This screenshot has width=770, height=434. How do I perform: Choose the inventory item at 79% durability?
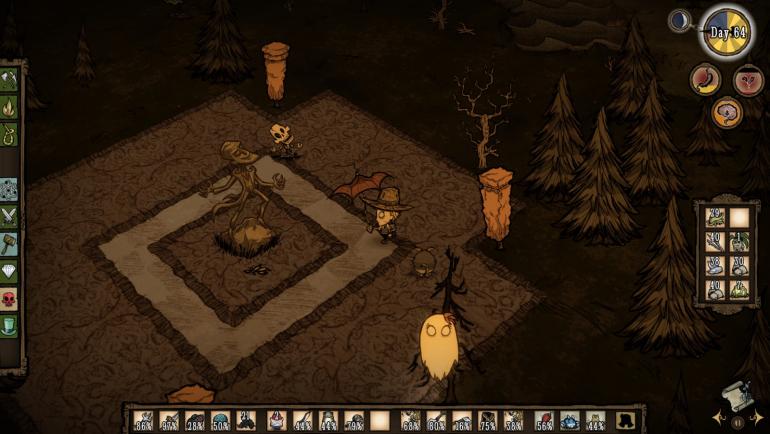353,421
